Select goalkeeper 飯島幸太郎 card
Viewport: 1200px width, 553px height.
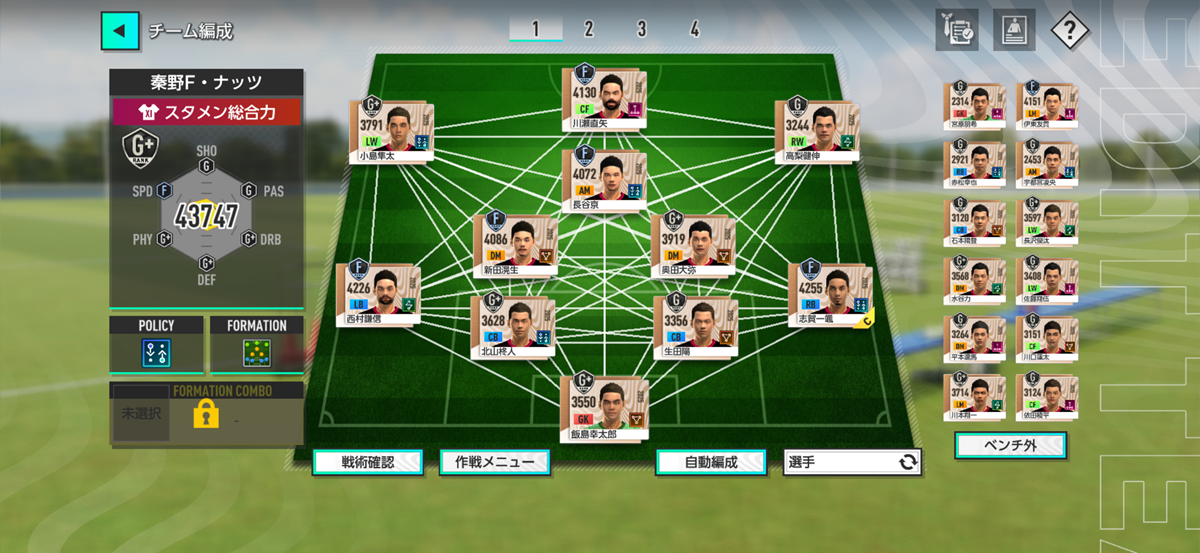[x=605, y=407]
